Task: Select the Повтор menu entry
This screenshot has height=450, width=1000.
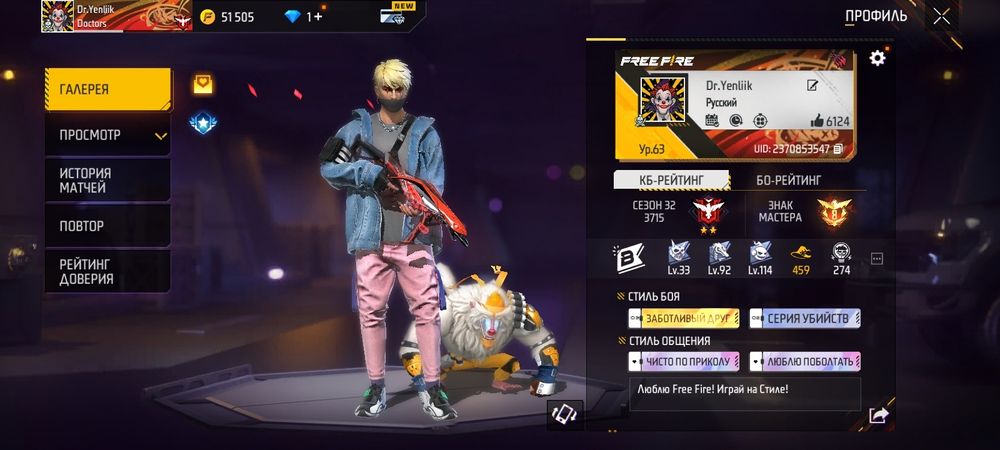Action: point(107,226)
